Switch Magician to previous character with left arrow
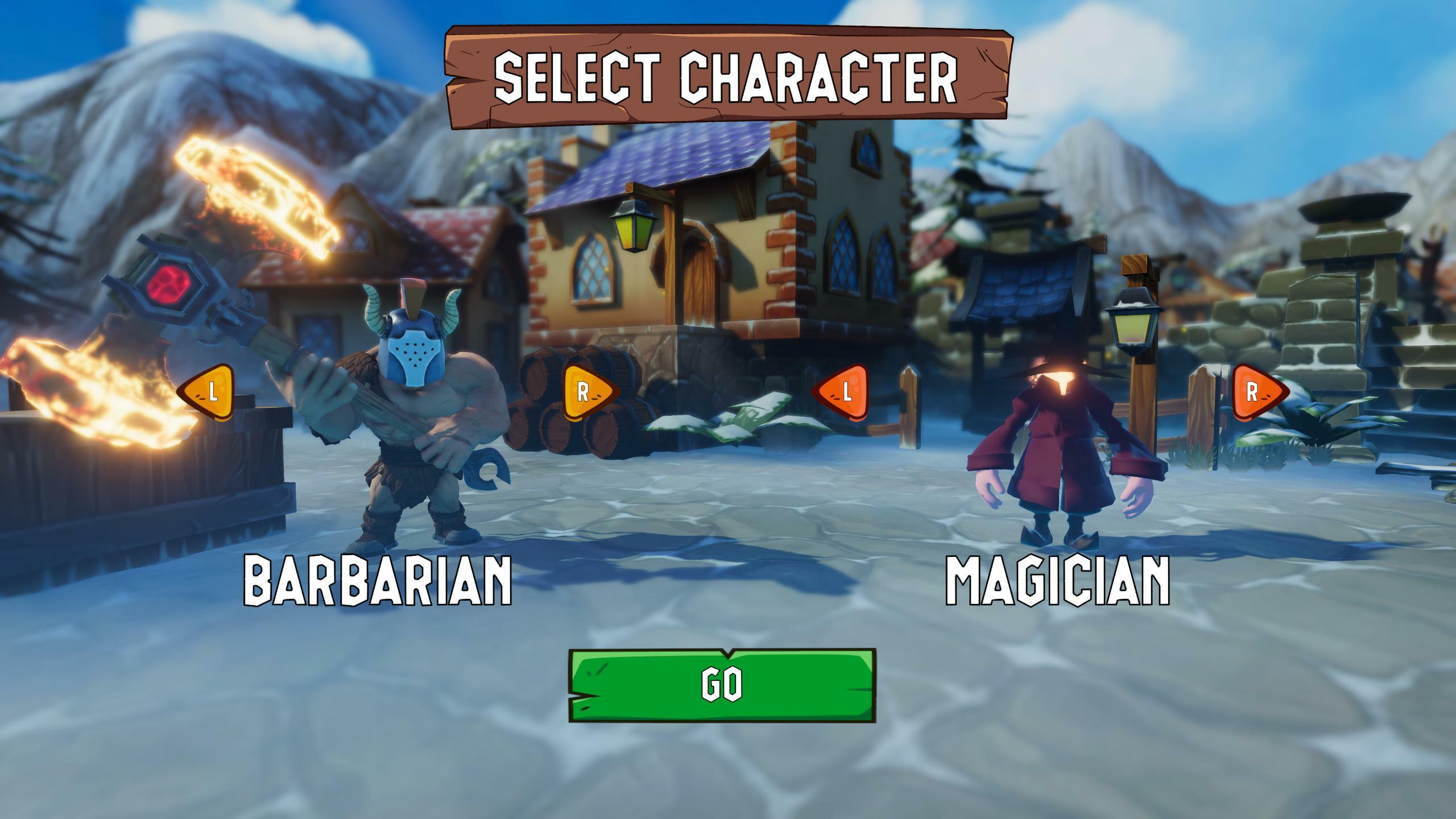Image resolution: width=1456 pixels, height=819 pixels. pos(842,392)
